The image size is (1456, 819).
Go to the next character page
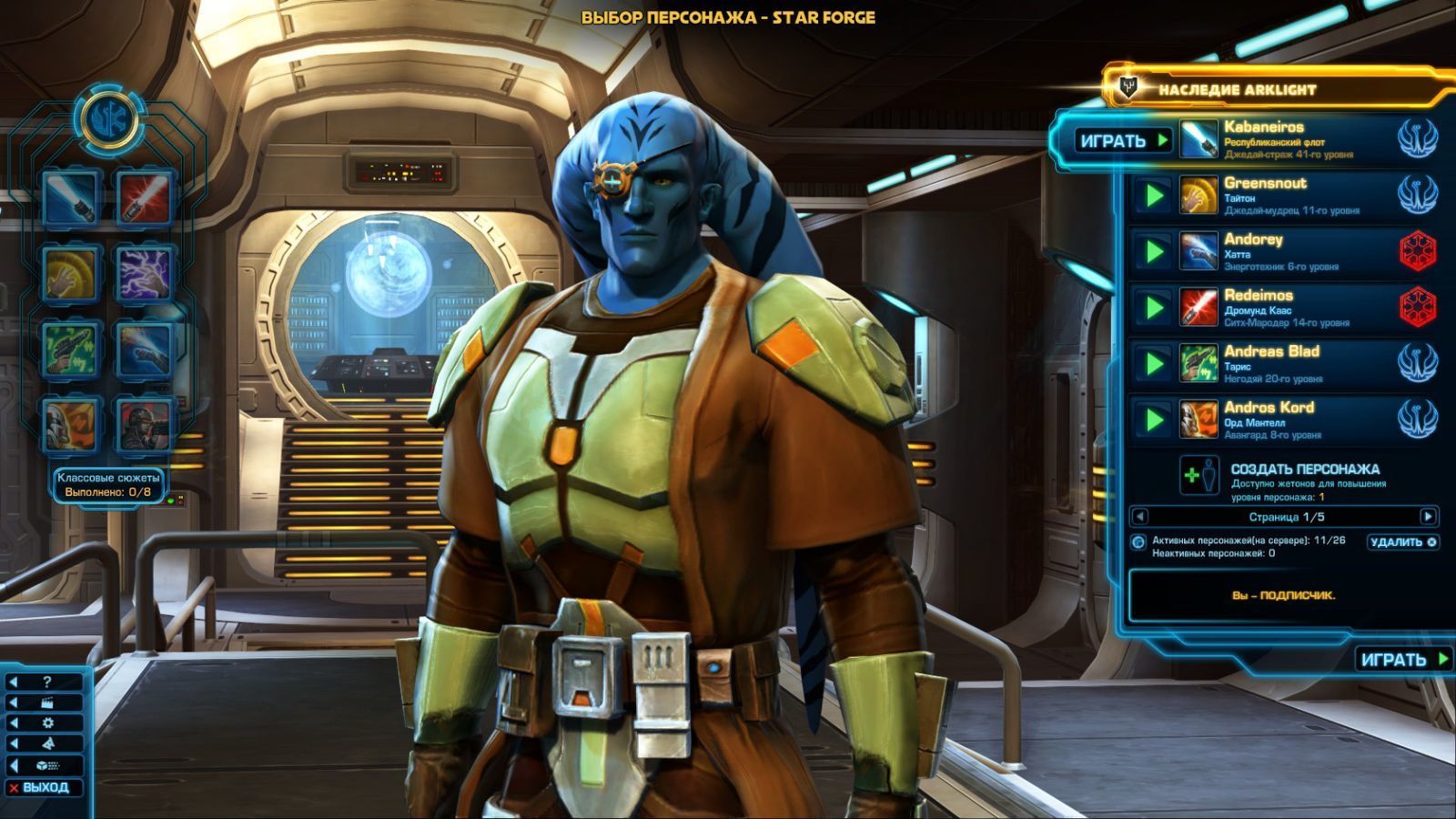[1428, 517]
